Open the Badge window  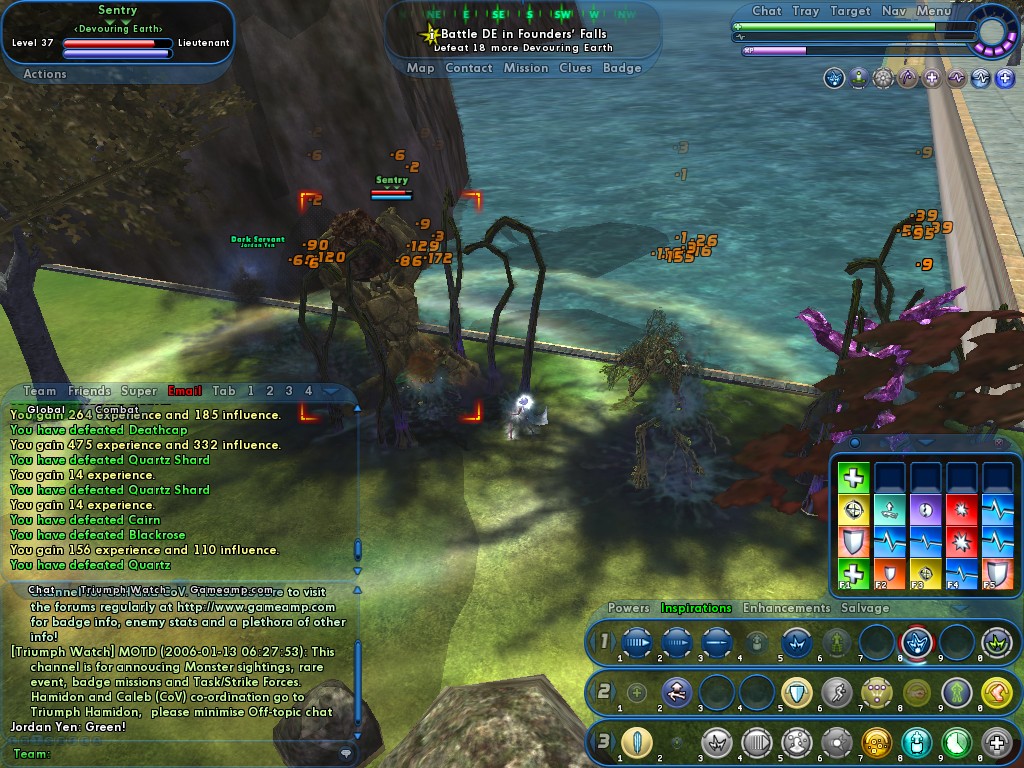click(x=622, y=68)
